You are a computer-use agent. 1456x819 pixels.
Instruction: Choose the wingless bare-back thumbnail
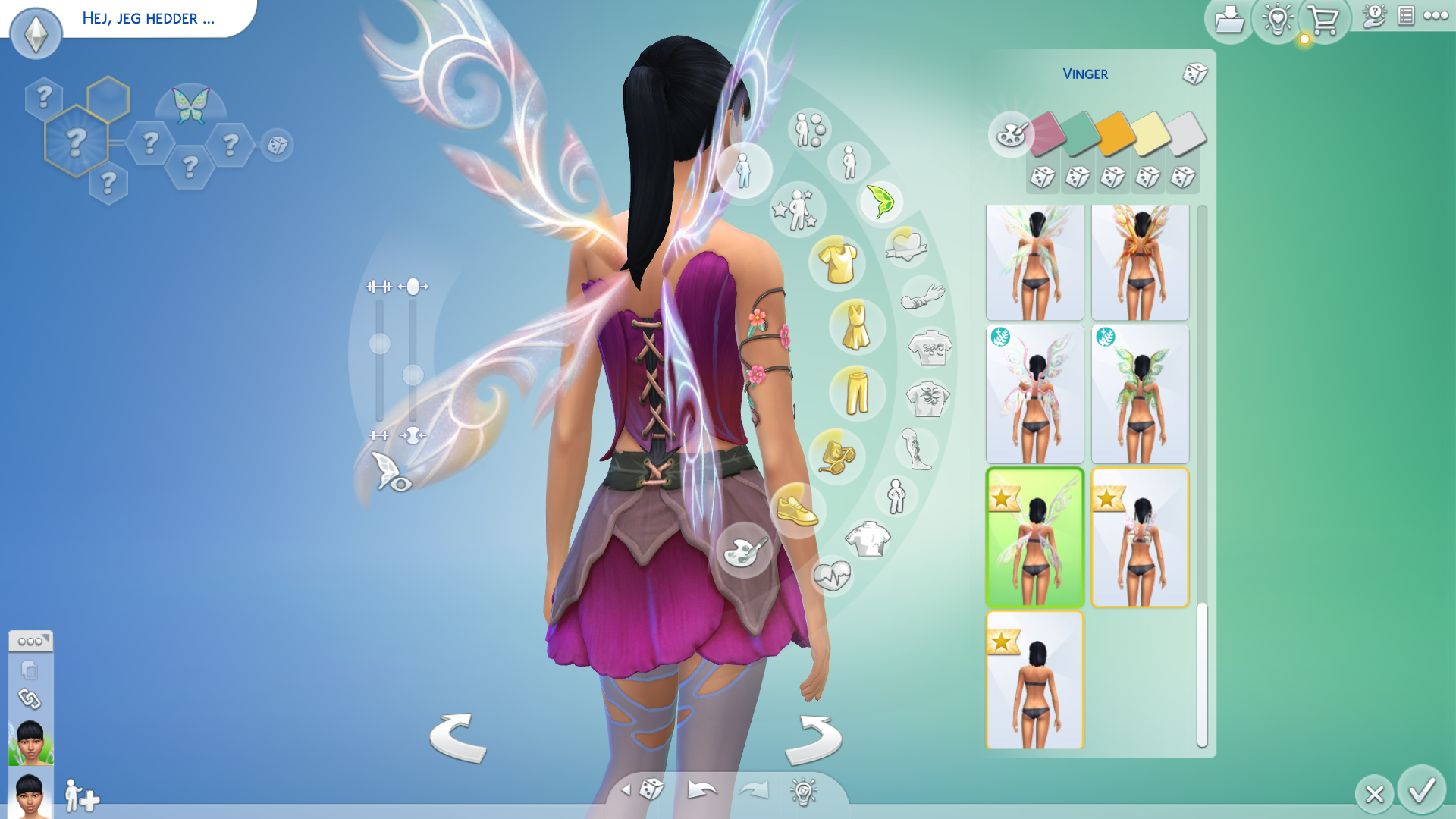1034,680
